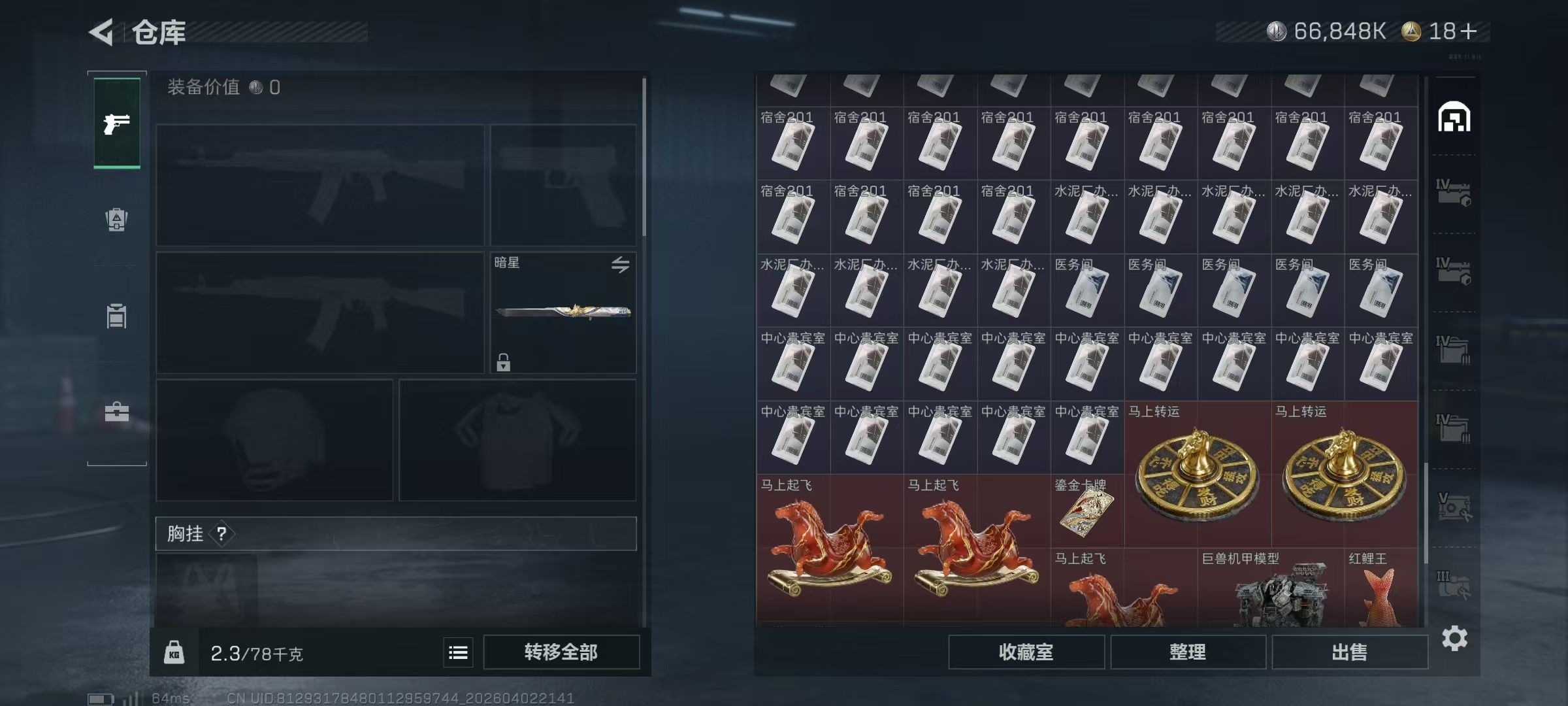Click the swap arrows on the 暗星 item
Screen dimensions: 1568x706
621,264
